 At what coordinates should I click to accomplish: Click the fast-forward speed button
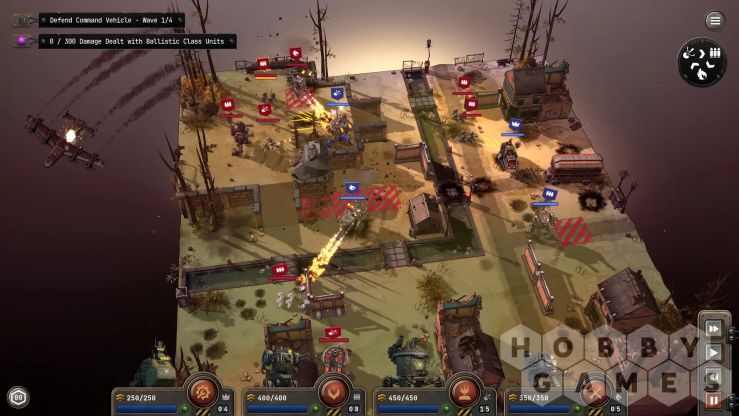[x=714, y=328]
